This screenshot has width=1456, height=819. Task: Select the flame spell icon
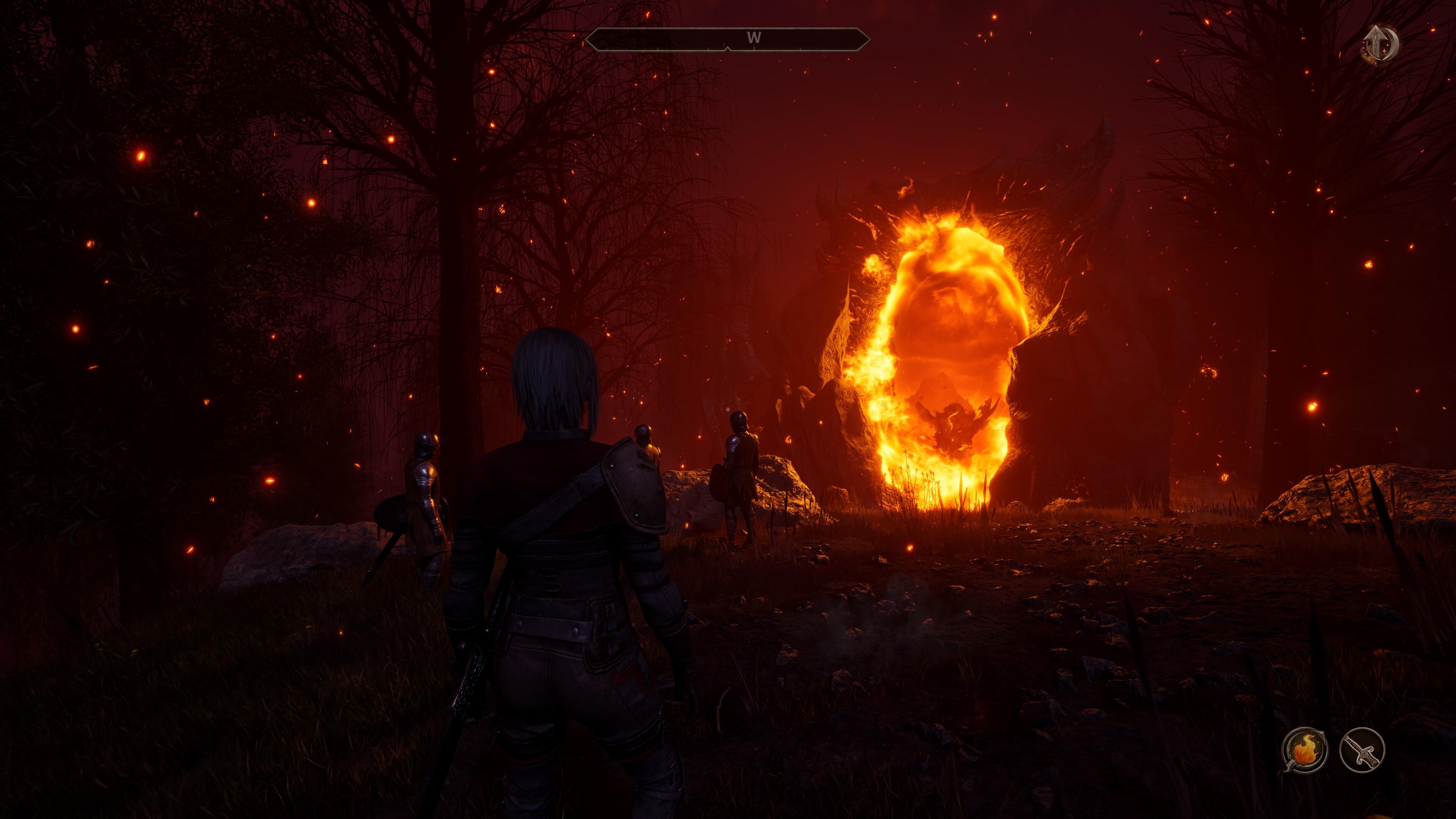(x=1304, y=750)
